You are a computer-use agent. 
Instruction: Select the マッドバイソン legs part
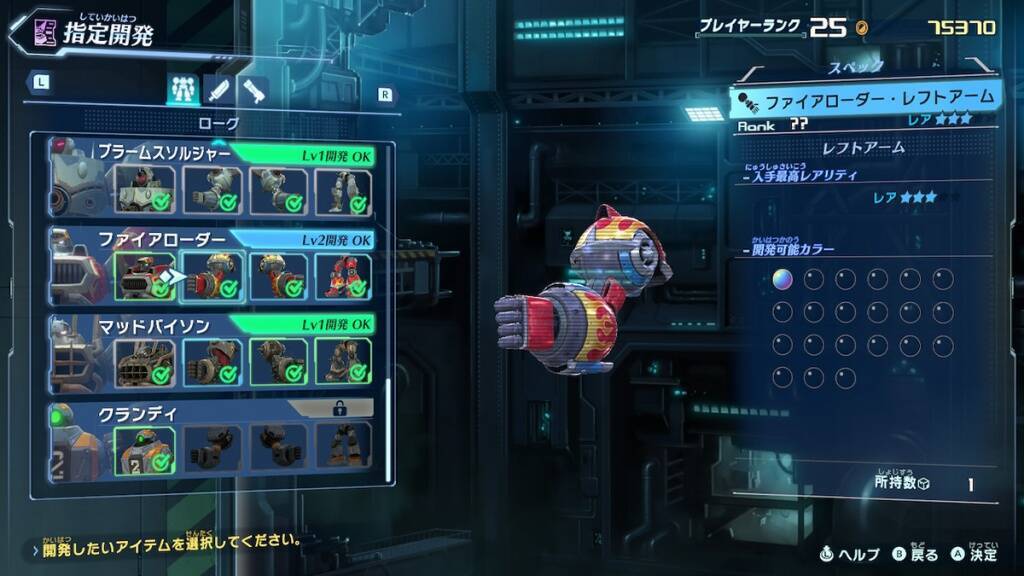click(344, 361)
